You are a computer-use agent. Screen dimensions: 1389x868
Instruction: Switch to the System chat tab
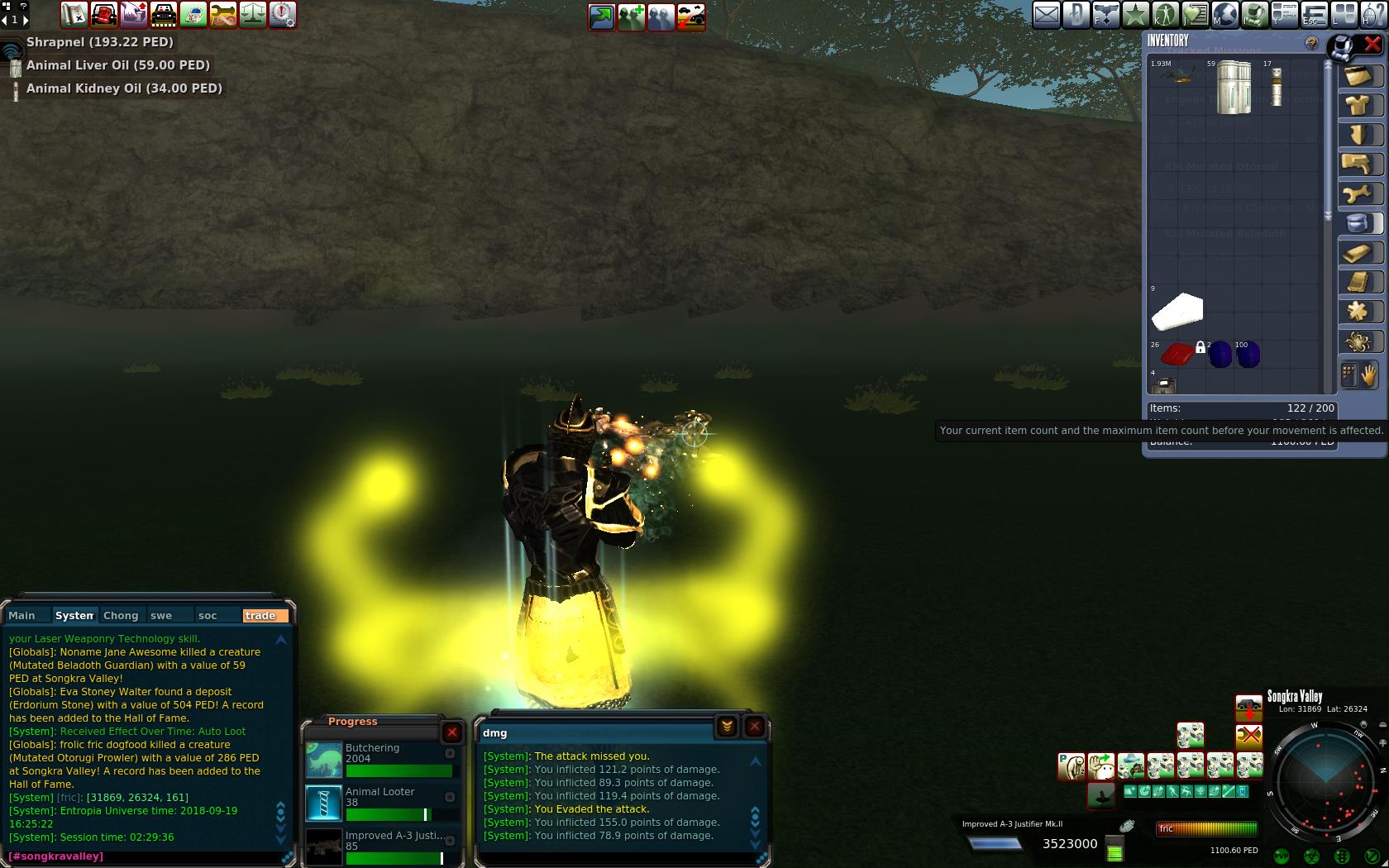[74, 616]
